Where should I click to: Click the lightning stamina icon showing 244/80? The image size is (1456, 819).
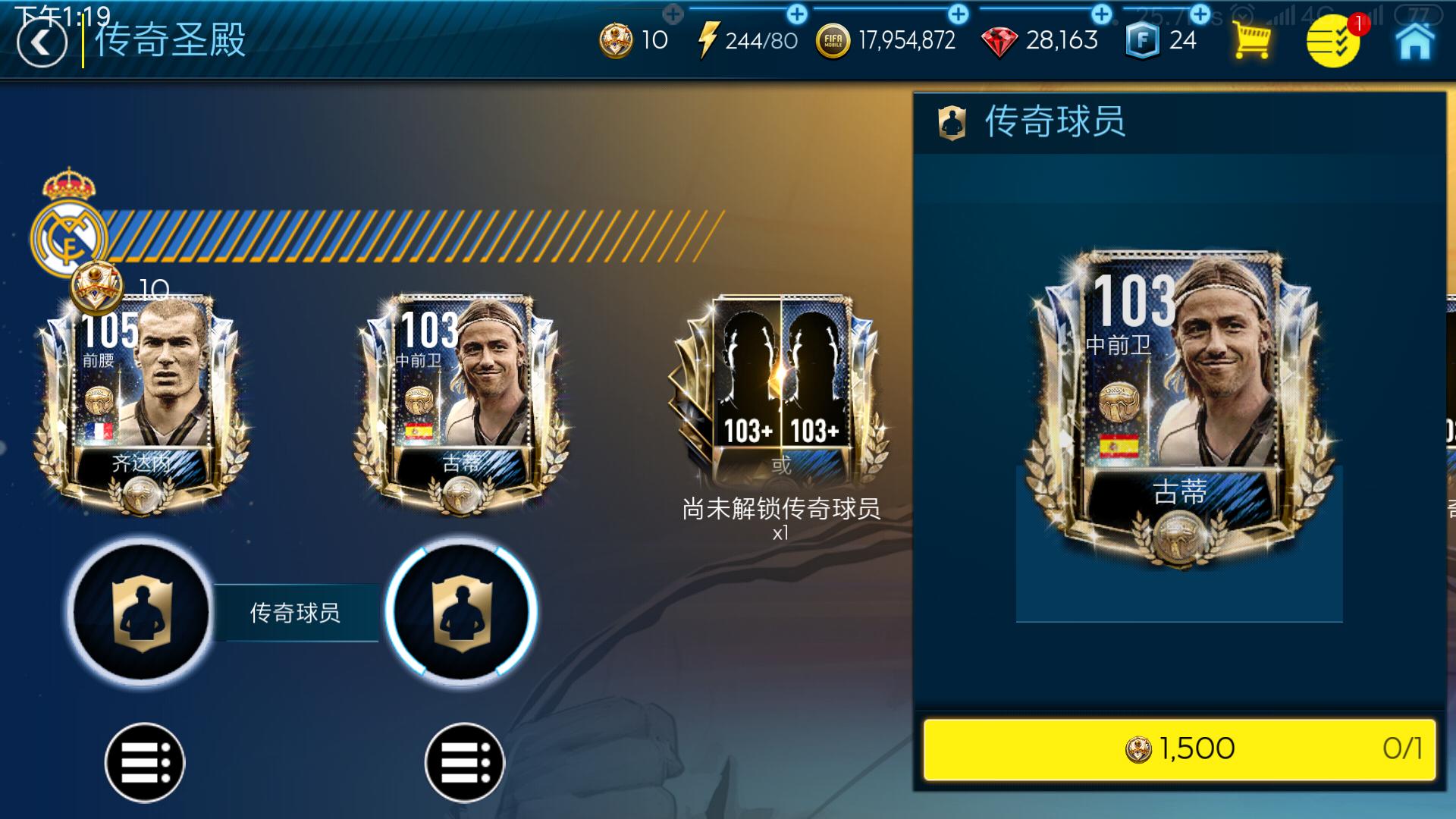(x=709, y=39)
